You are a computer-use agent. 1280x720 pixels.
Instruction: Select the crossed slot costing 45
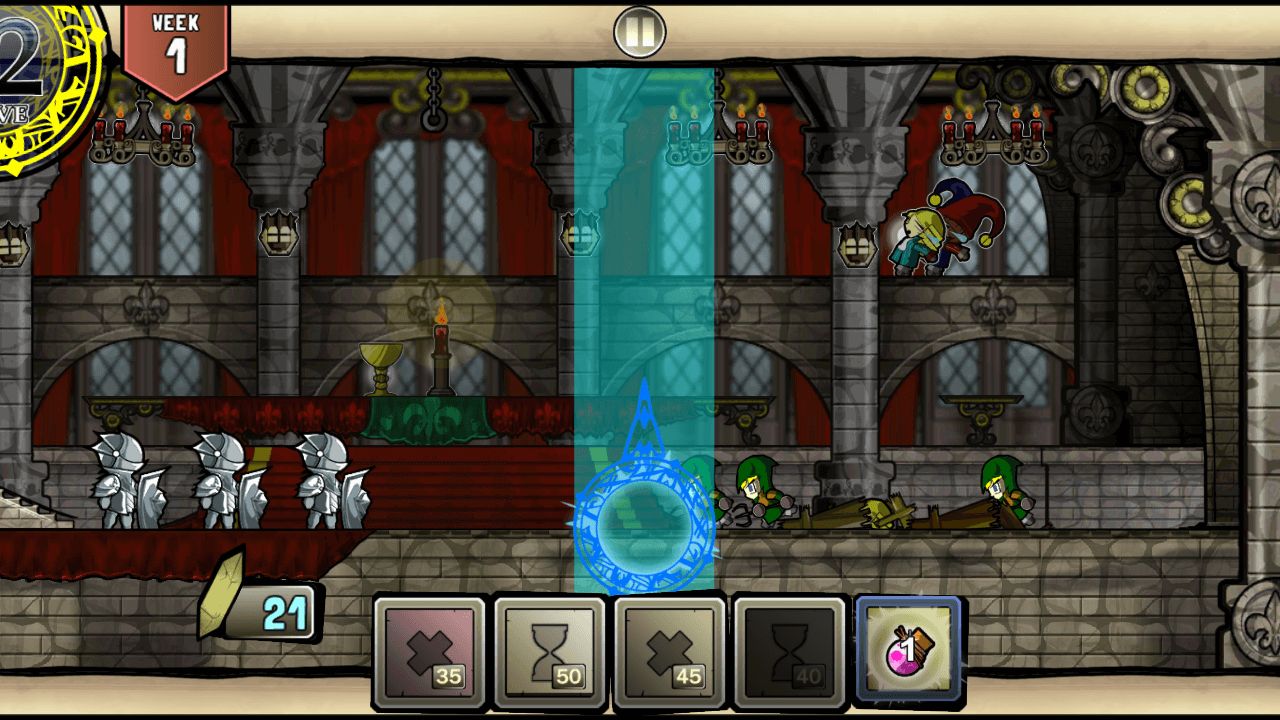tap(669, 650)
